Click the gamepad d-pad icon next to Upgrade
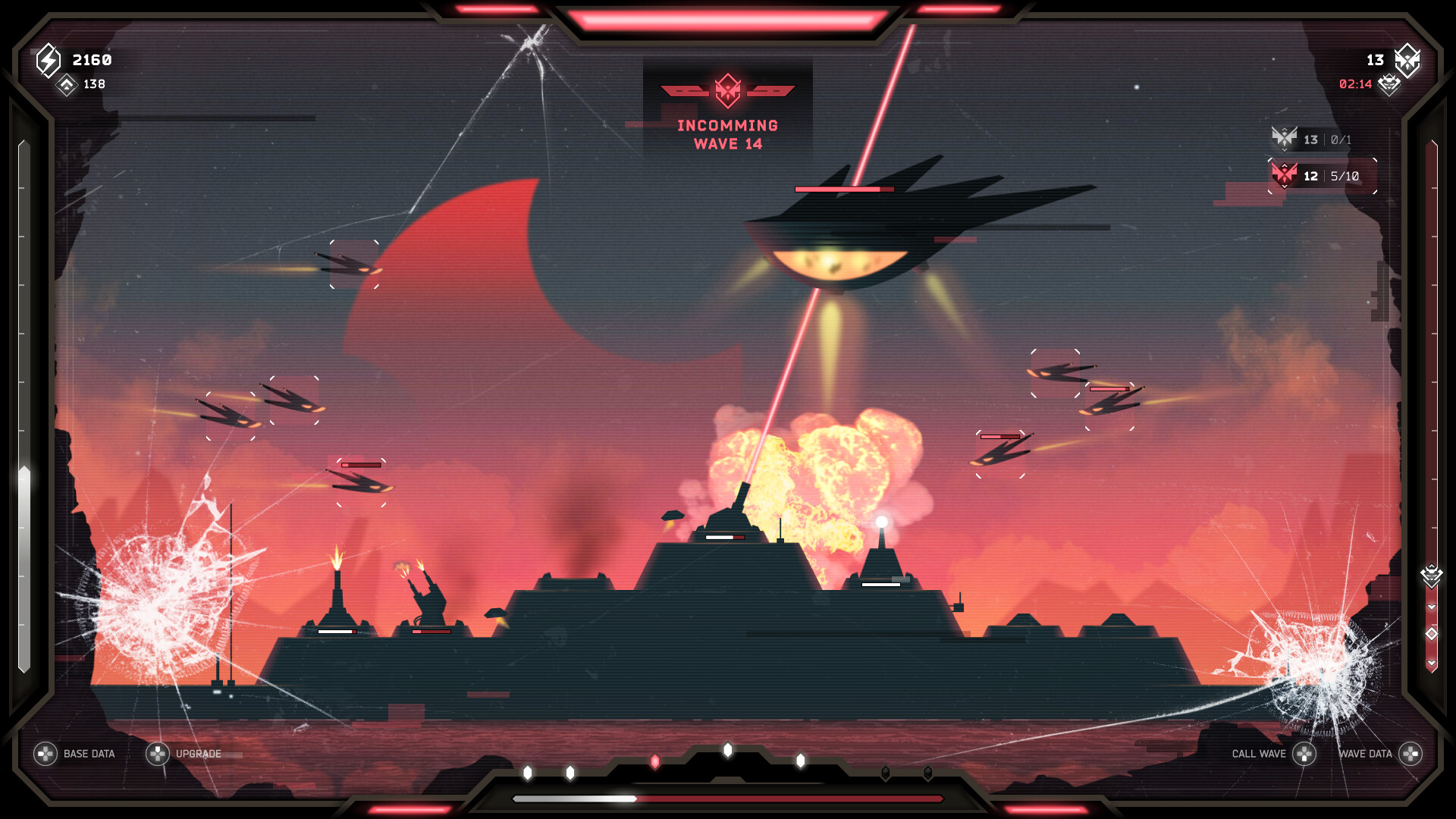Screen dimensions: 1456x819 pyautogui.click(x=156, y=754)
